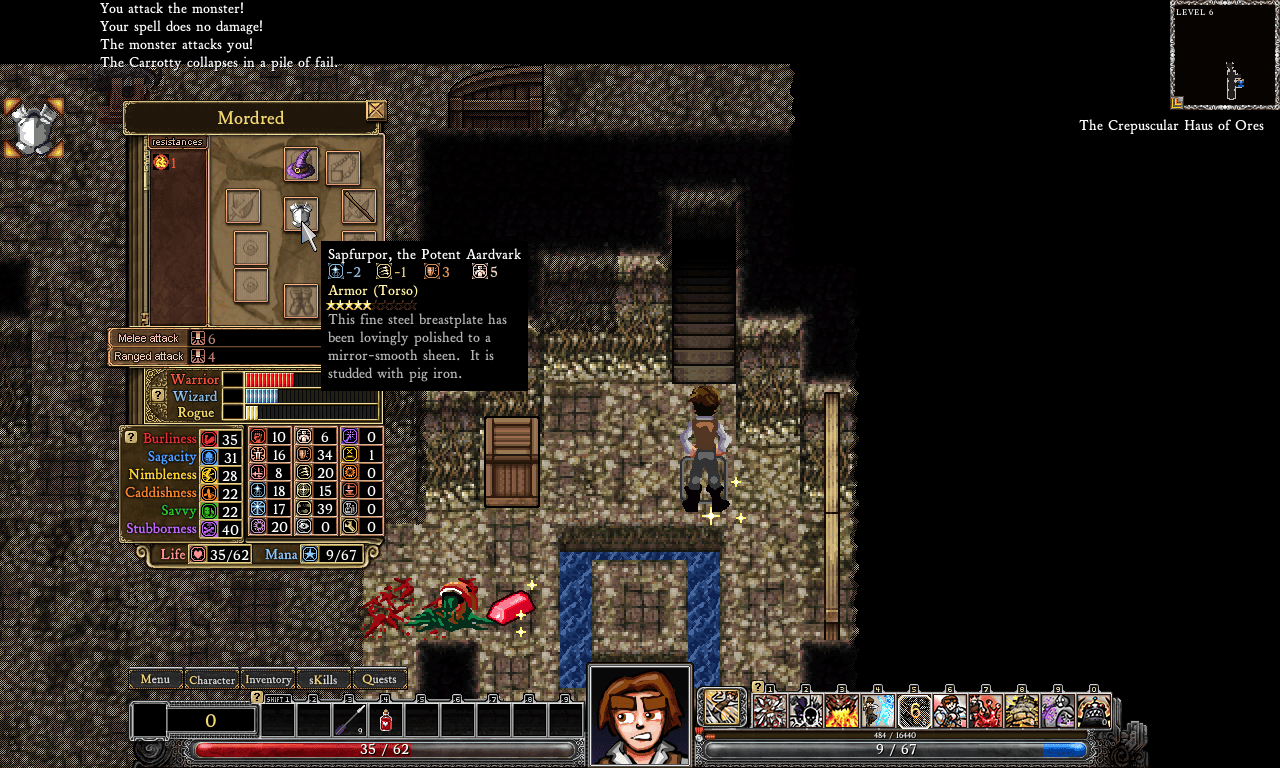This screenshot has width=1280, height=768.
Task: Close the Mordred character sheet
Action: 376,110
